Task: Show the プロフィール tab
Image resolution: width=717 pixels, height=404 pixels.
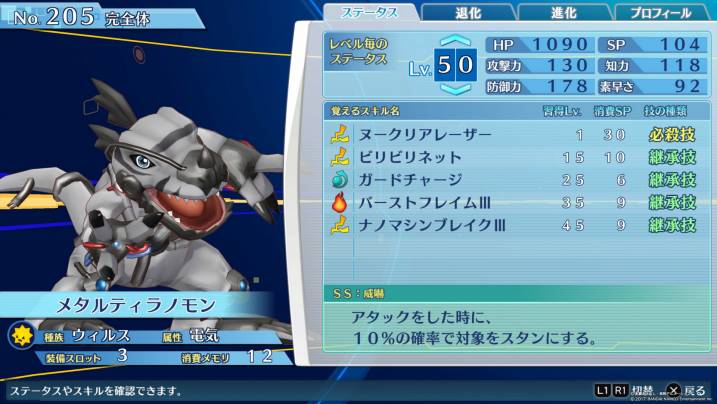Action: pyautogui.click(x=660, y=13)
